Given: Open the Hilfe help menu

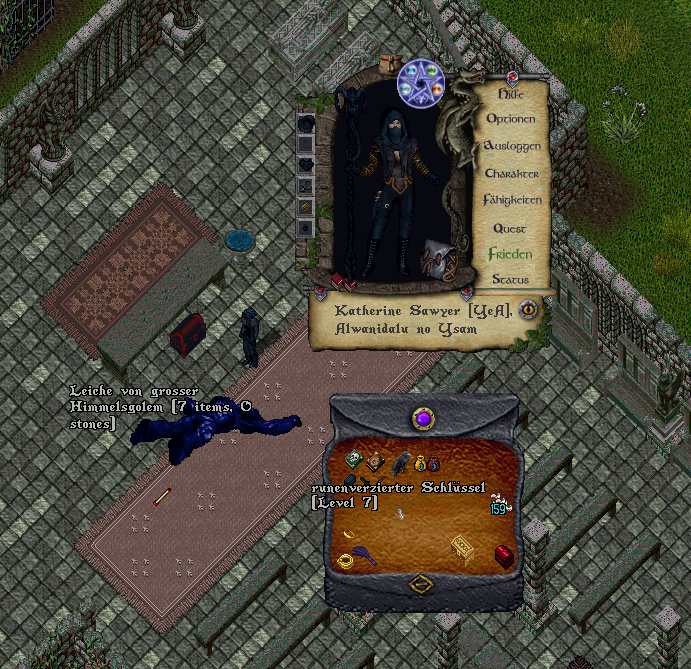Looking at the screenshot, I should pyautogui.click(x=510, y=93).
